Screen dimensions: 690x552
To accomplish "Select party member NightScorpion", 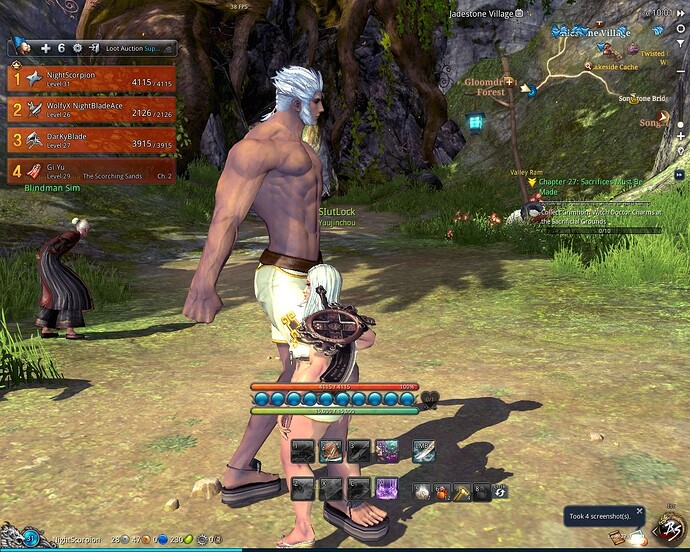I will (x=90, y=79).
